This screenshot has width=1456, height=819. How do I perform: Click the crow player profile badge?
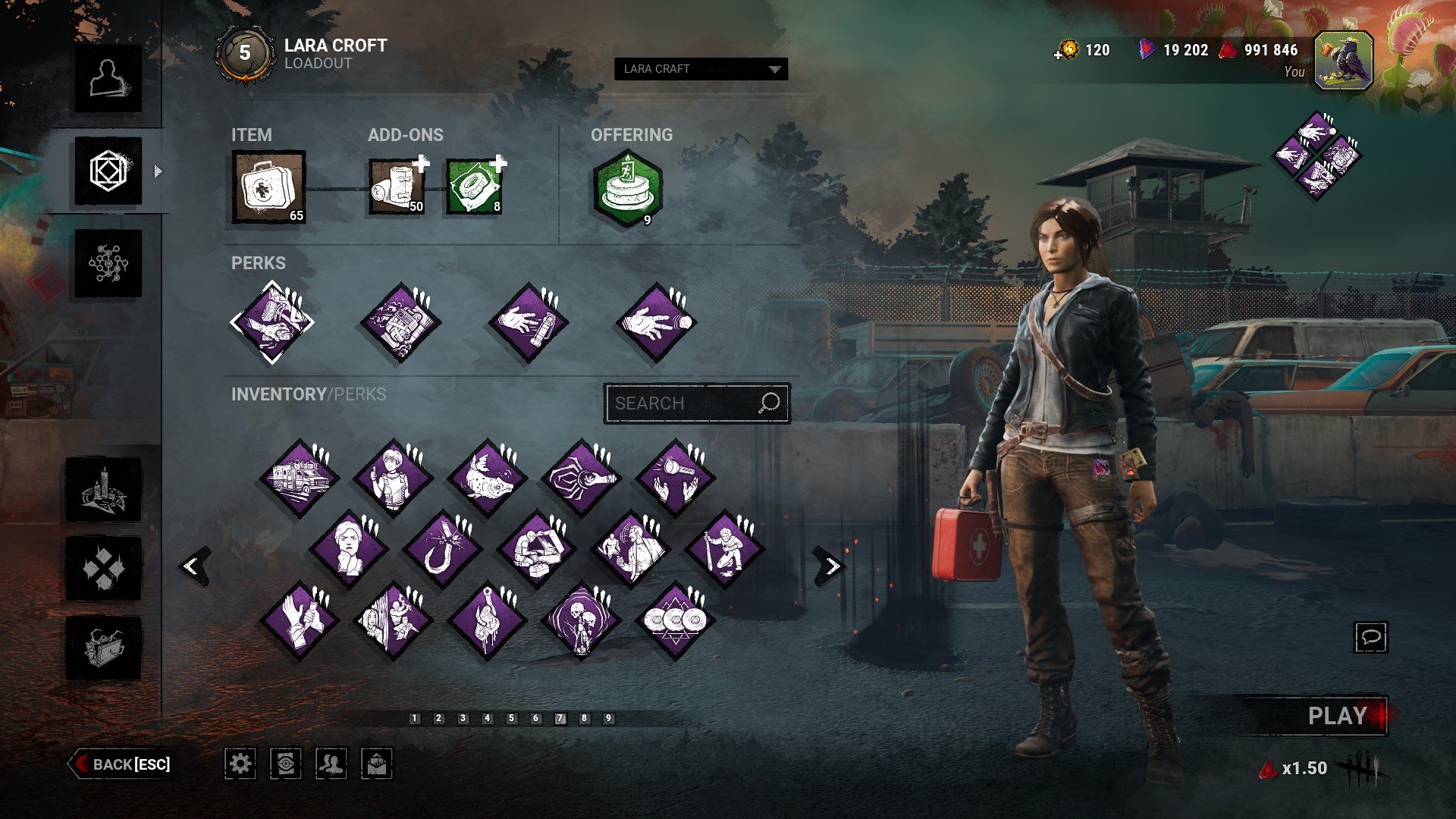pos(1343,61)
